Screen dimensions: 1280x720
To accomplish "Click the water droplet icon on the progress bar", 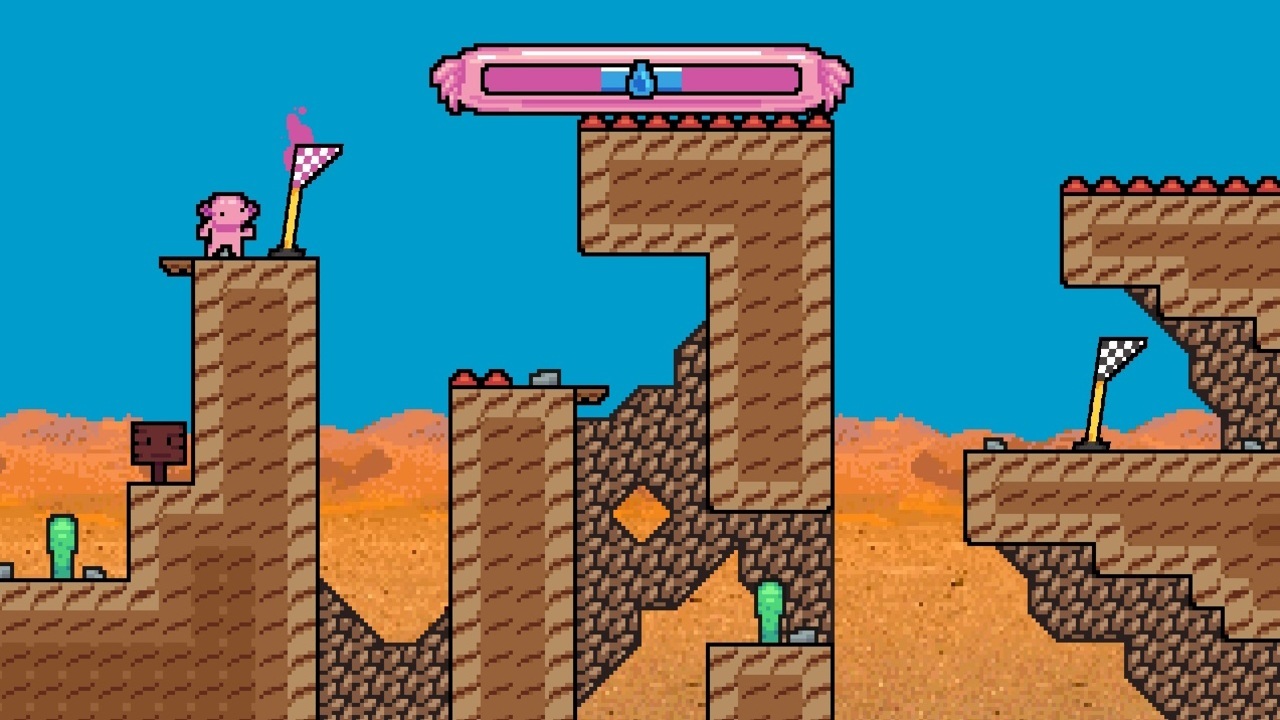I will (641, 81).
